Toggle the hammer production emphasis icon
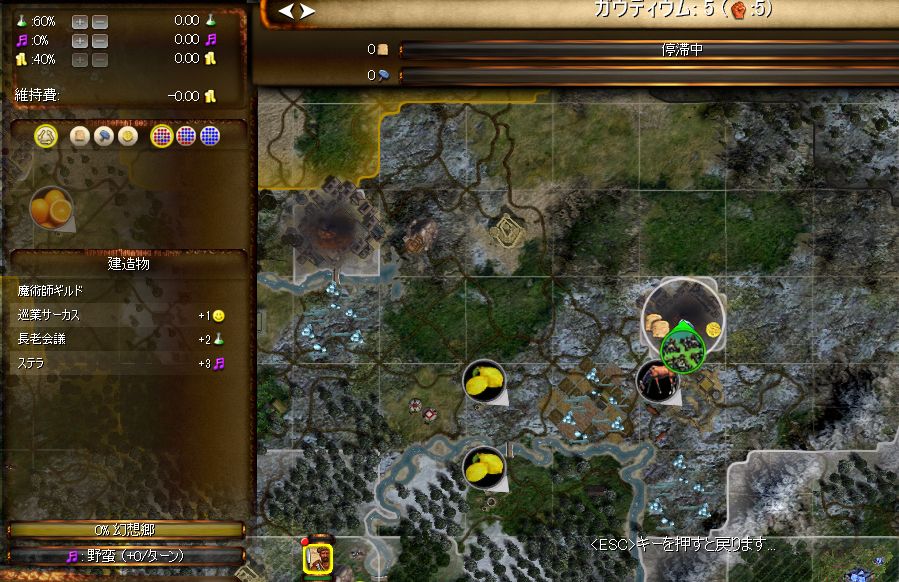This screenshot has height=582, width=899. point(102,137)
